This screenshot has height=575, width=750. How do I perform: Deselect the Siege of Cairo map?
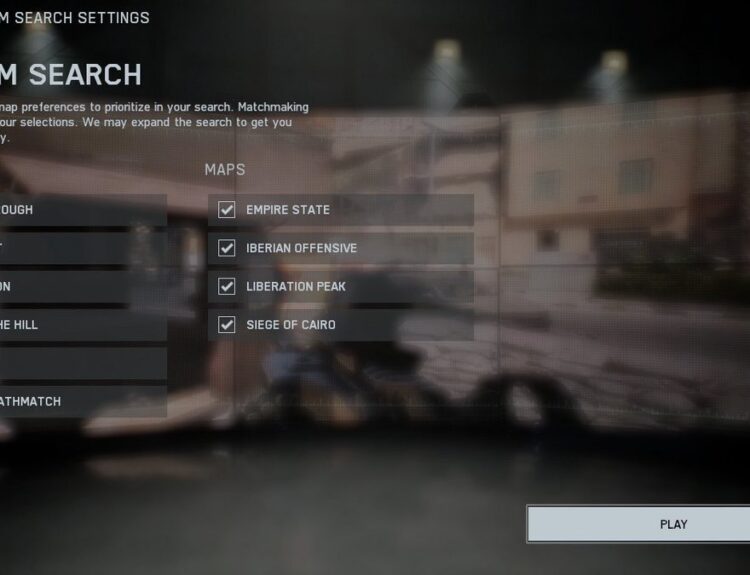(227, 325)
